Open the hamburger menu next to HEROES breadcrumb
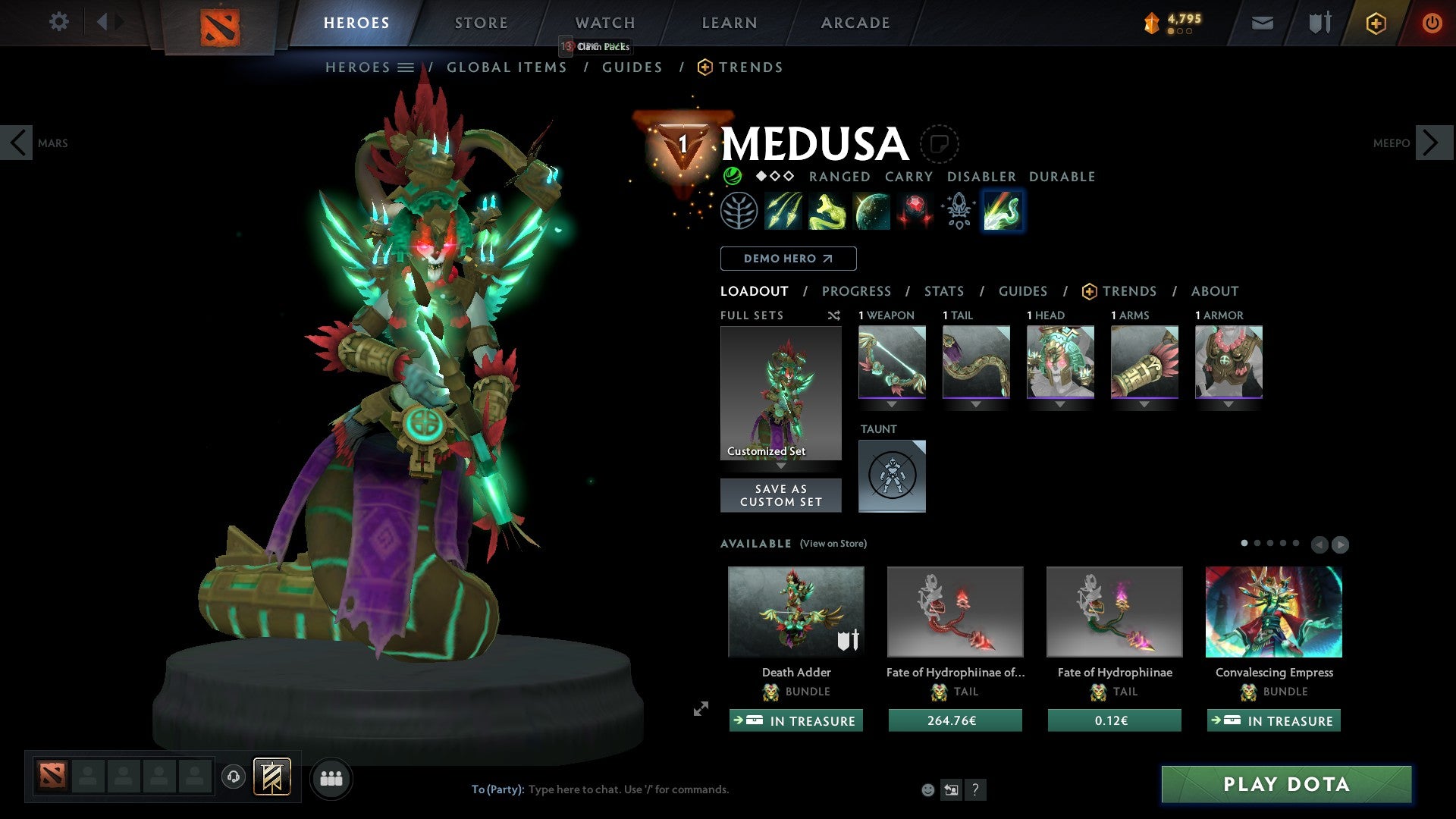This screenshot has height=819, width=1456. tap(407, 67)
